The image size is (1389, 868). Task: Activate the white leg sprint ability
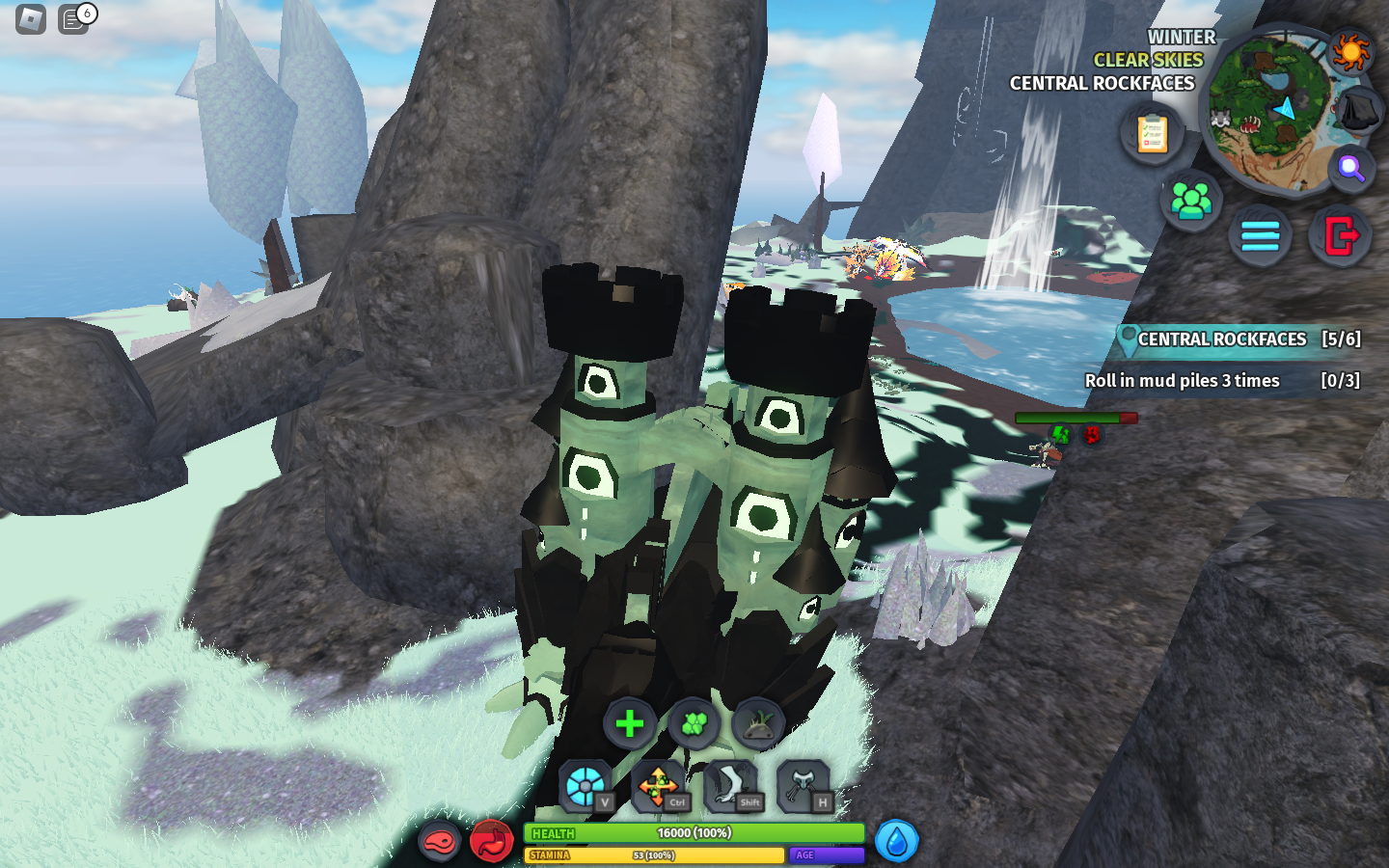pos(732,786)
